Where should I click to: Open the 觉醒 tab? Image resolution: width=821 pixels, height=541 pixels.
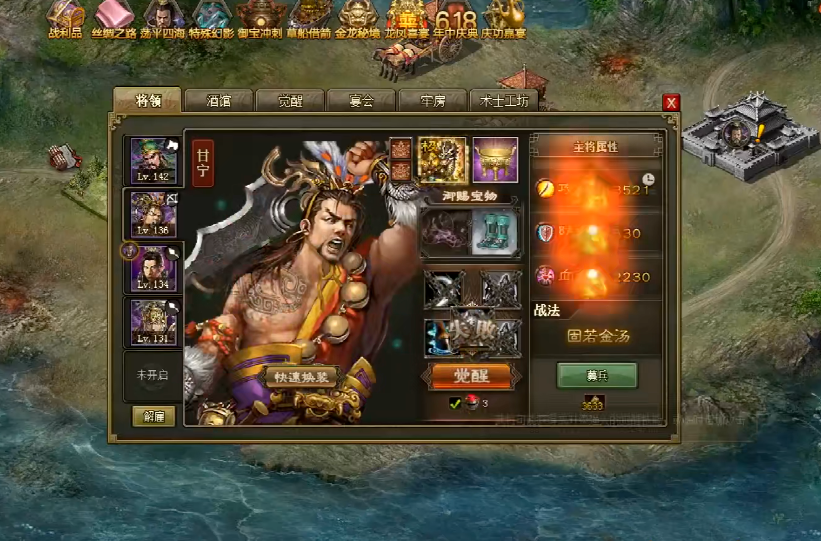coord(289,101)
